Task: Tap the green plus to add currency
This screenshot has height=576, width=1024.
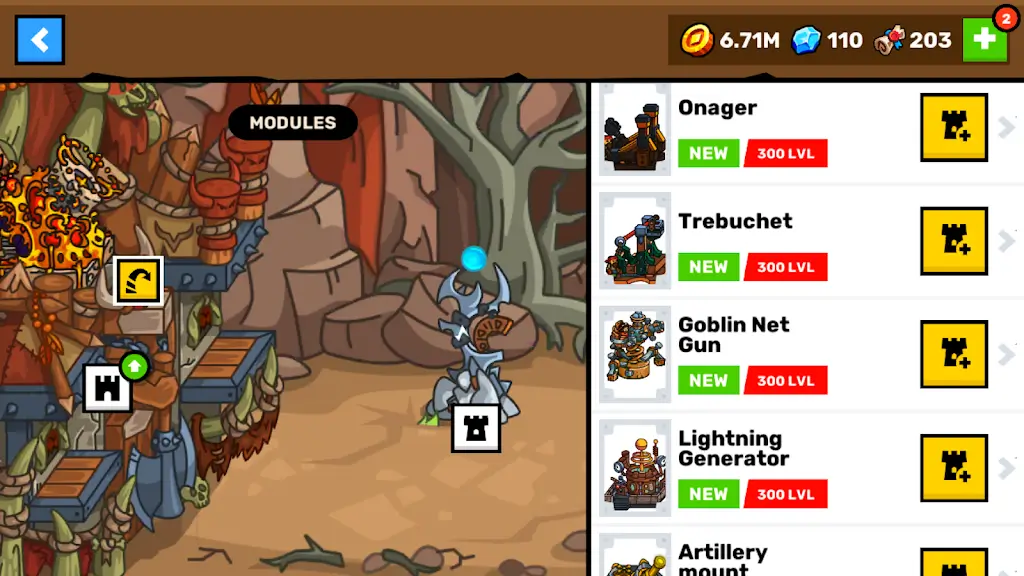Action: point(984,40)
